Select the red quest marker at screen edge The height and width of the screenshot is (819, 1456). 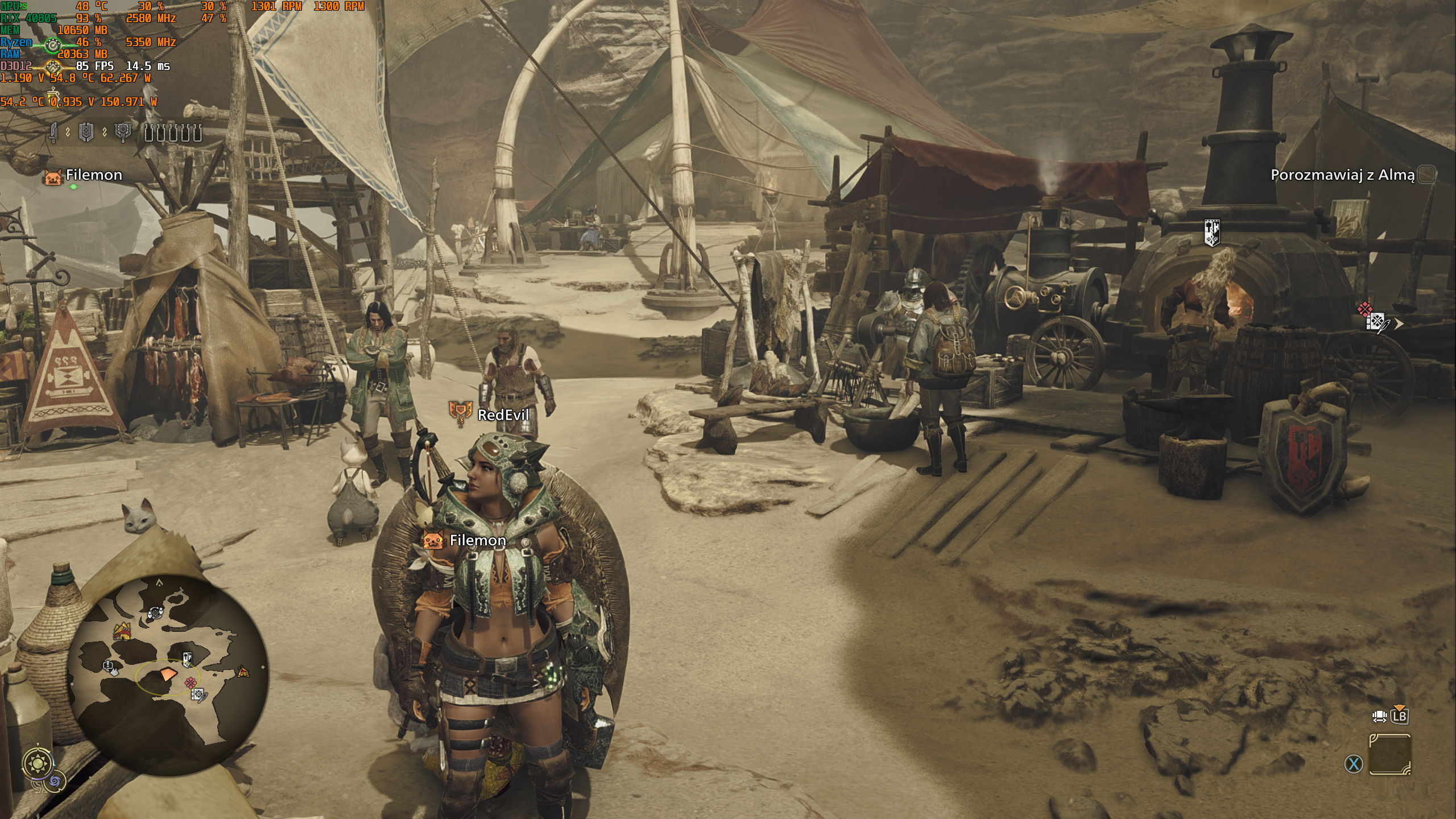(1365, 310)
